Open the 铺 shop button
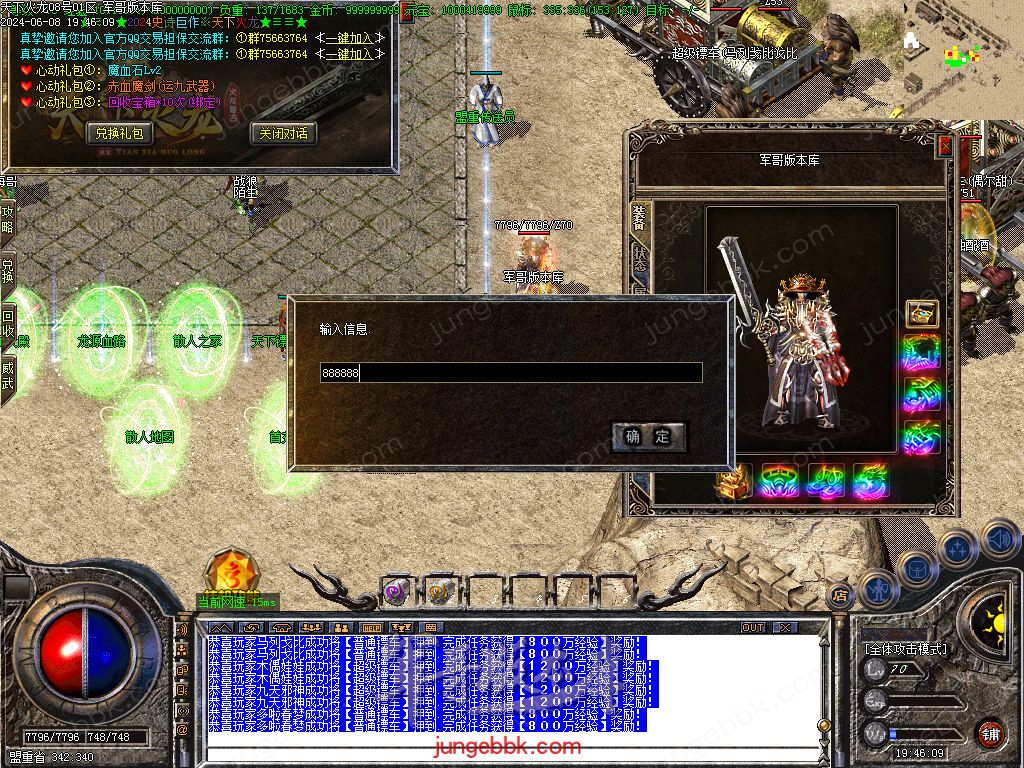1024x768 pixels. point(989,732)
